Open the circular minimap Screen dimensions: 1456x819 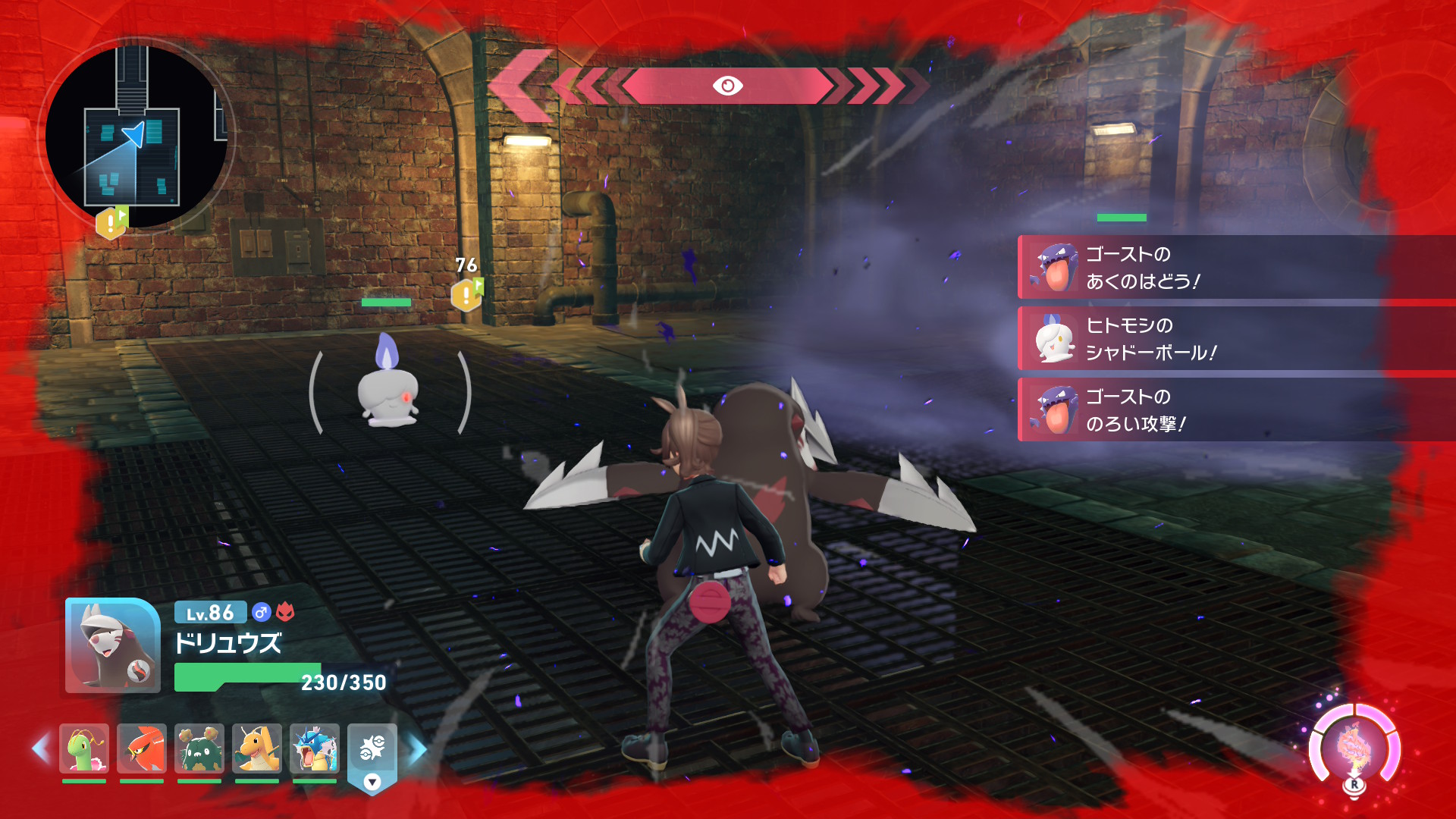click(136, 136)
